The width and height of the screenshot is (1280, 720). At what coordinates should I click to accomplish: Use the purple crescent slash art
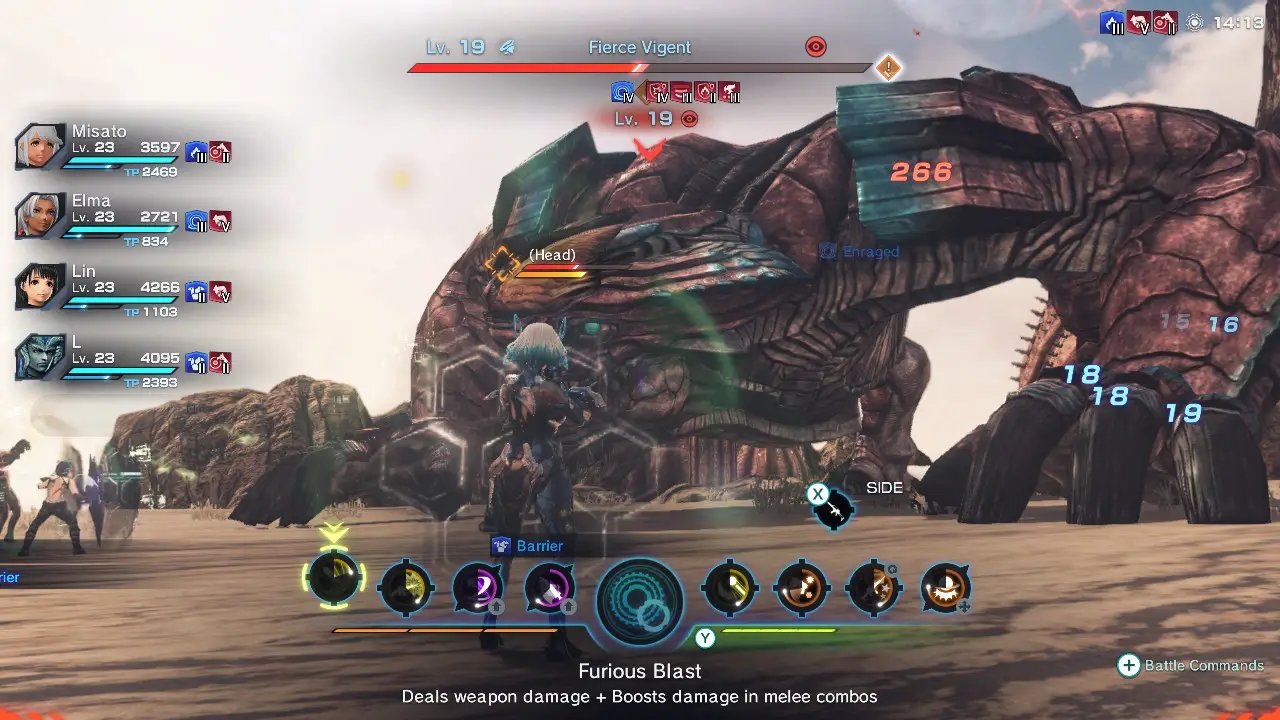pyautogui.click(x=477, y=588)
